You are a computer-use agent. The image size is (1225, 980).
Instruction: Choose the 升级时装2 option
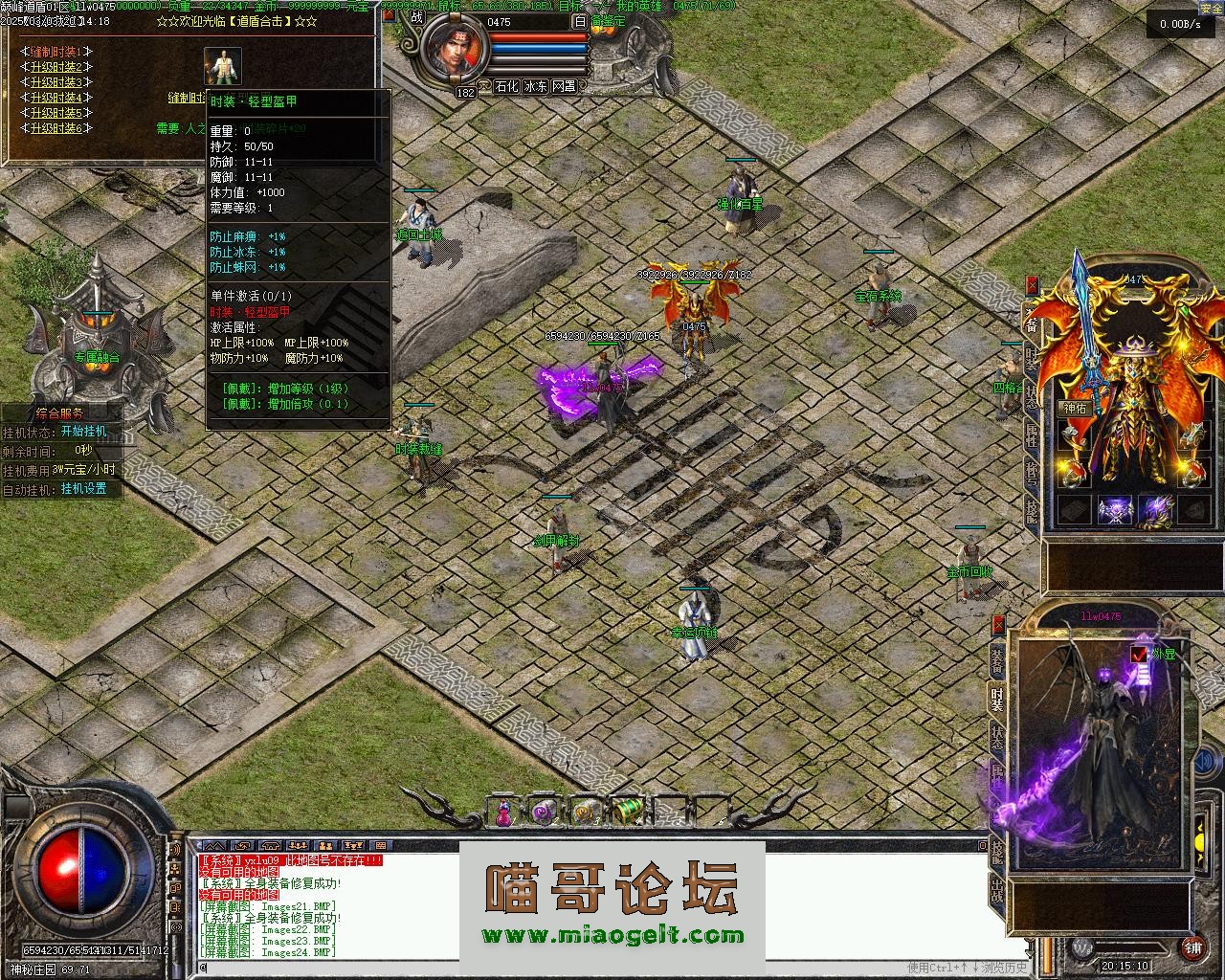click(x=56, y=67)
